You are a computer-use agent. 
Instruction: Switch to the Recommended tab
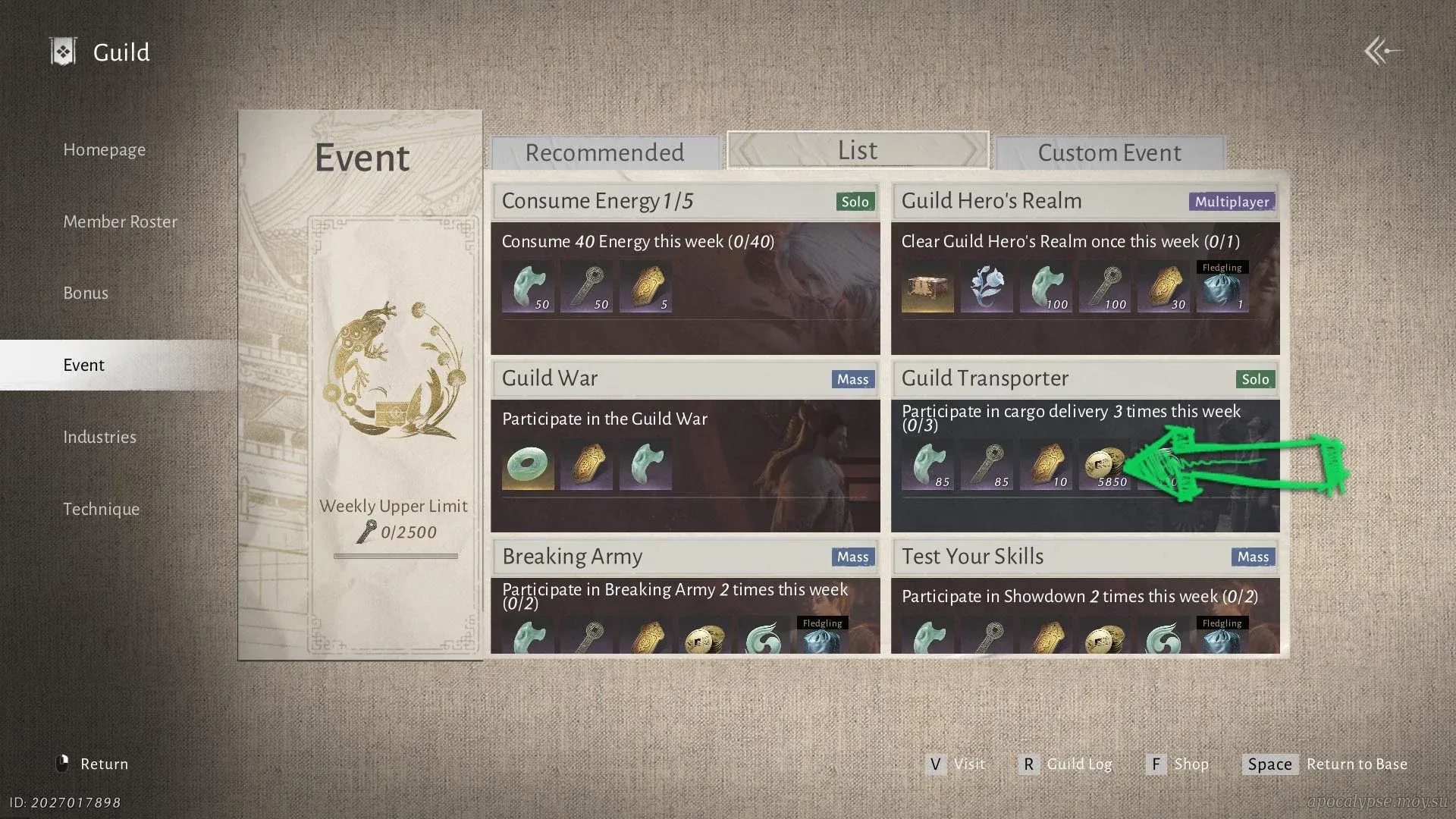[x=604, y=153]
